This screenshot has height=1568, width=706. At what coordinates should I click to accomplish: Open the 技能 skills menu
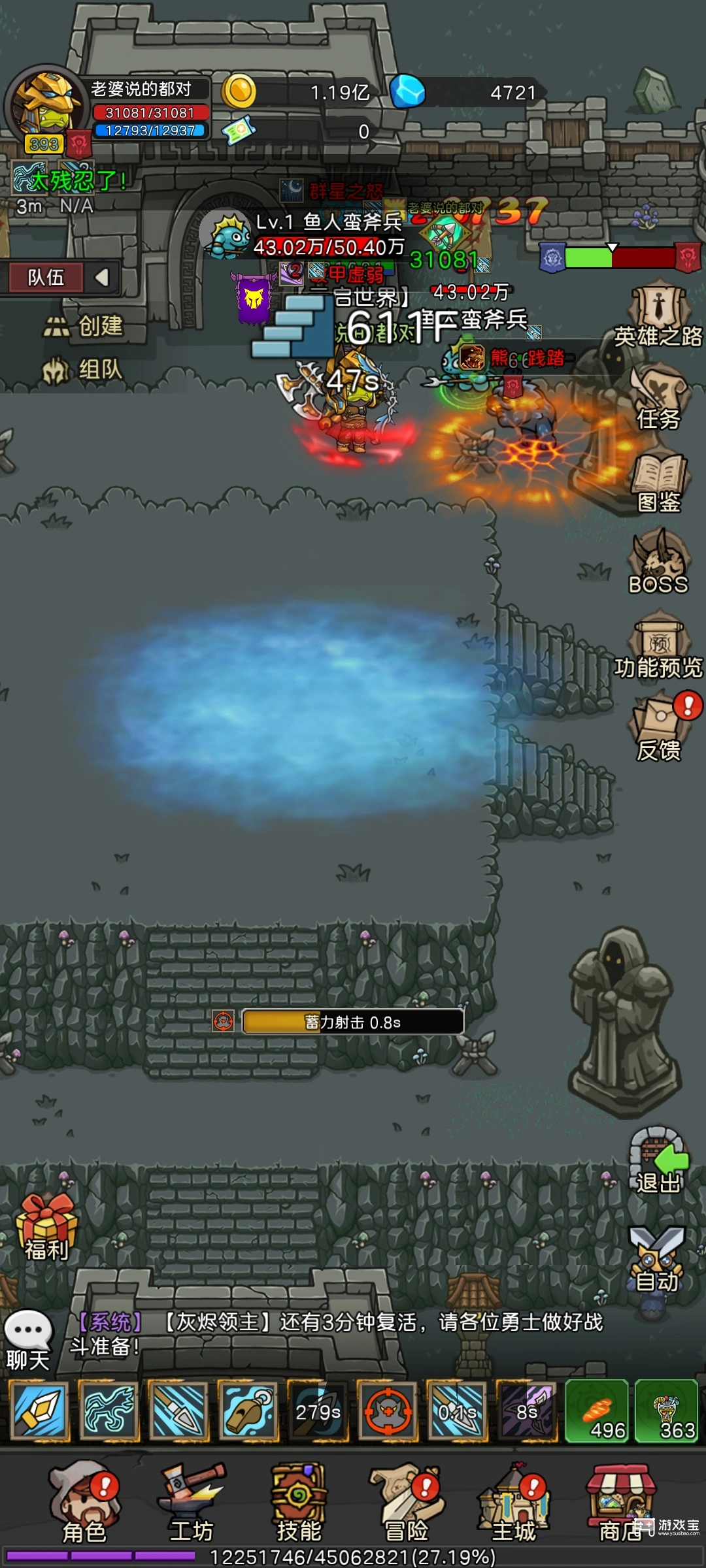pos(298,1503)
